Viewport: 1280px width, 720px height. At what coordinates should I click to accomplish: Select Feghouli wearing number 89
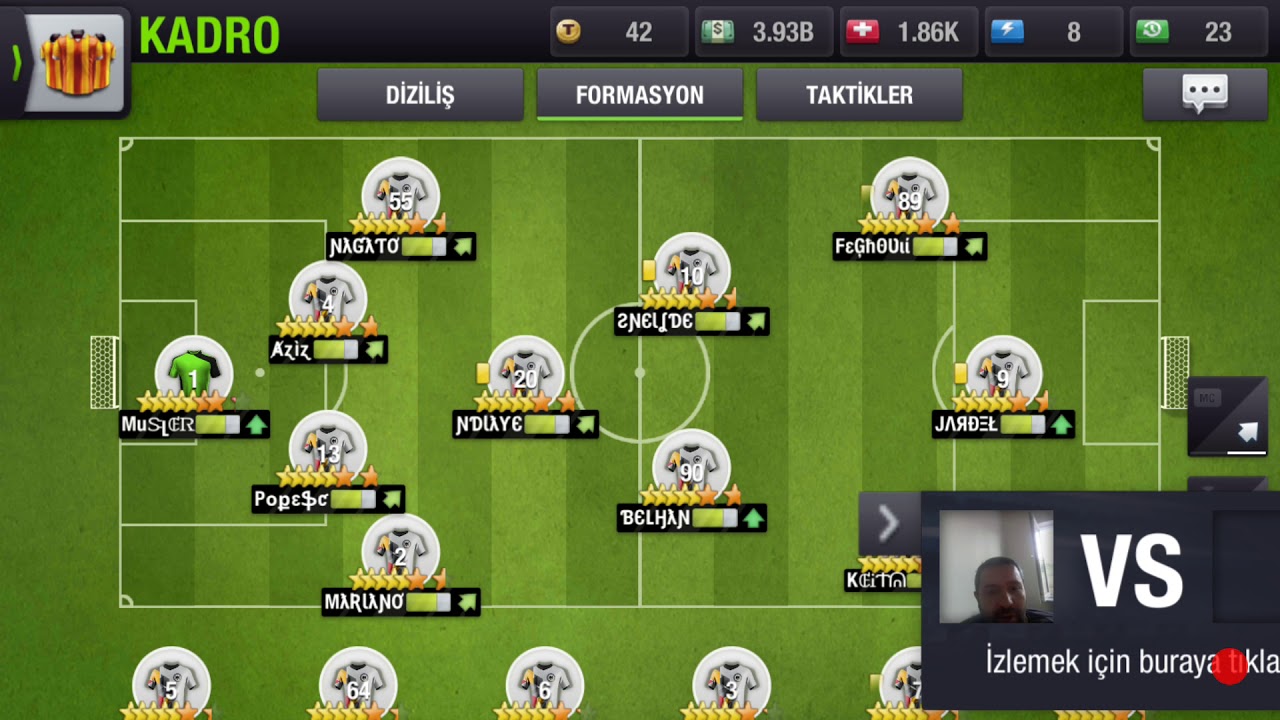tap(909, 198)
